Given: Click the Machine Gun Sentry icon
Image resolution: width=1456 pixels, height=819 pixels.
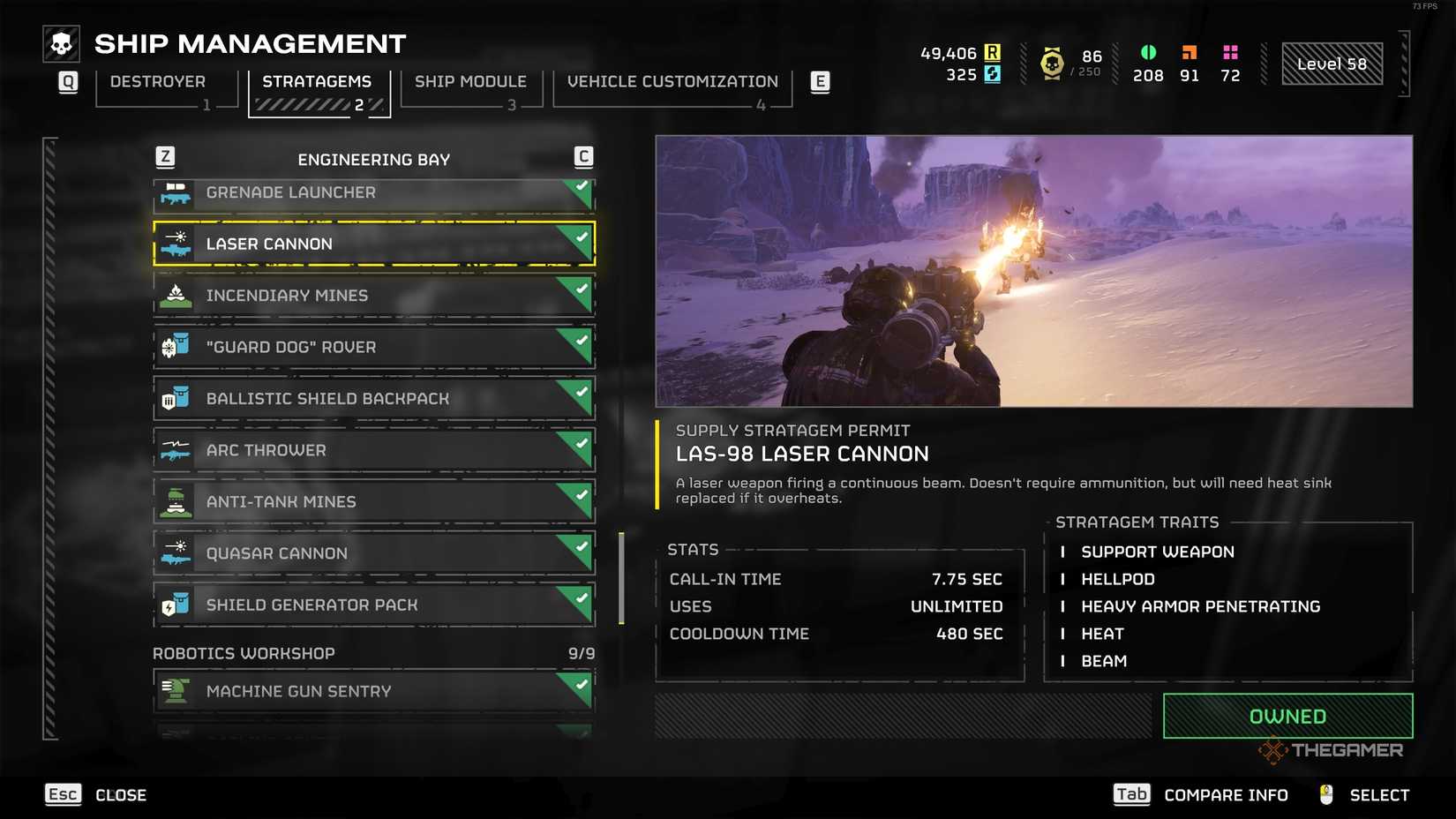Looking at the screenshot, I should tap(176, 691).
